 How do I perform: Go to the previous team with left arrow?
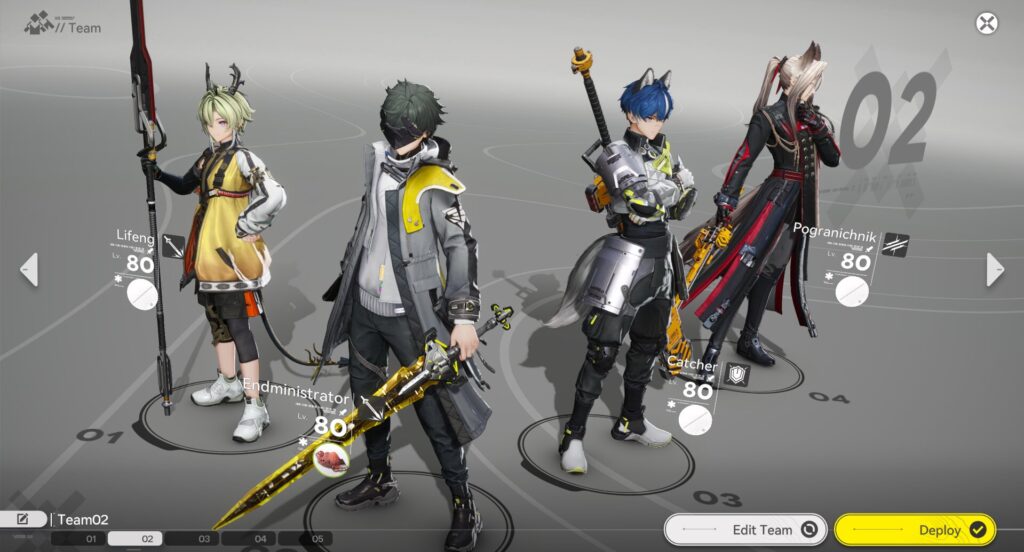click(29, 269)
